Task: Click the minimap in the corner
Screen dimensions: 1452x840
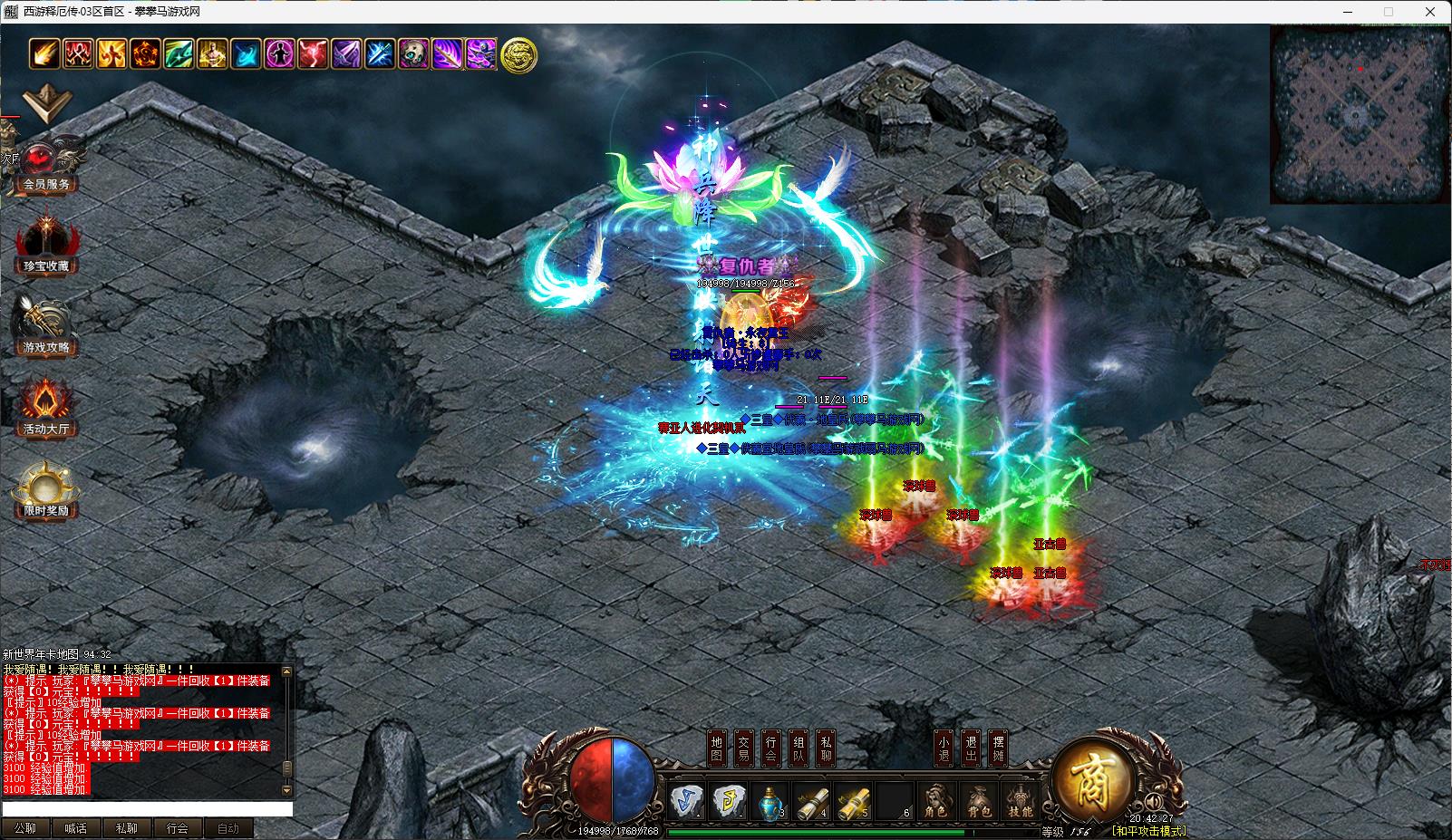Action: (1359, 115)
